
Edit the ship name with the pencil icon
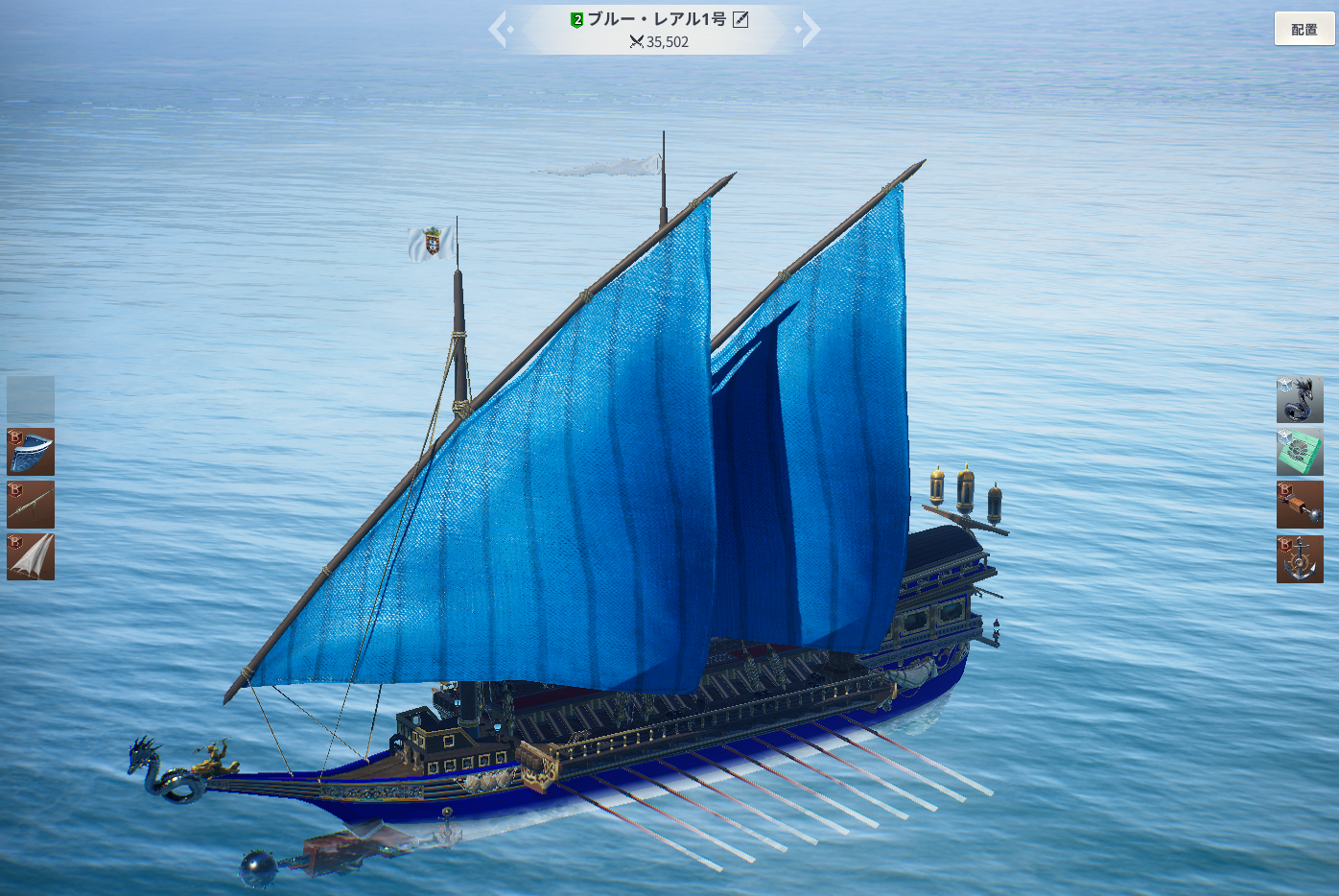(x=740, y=19)
